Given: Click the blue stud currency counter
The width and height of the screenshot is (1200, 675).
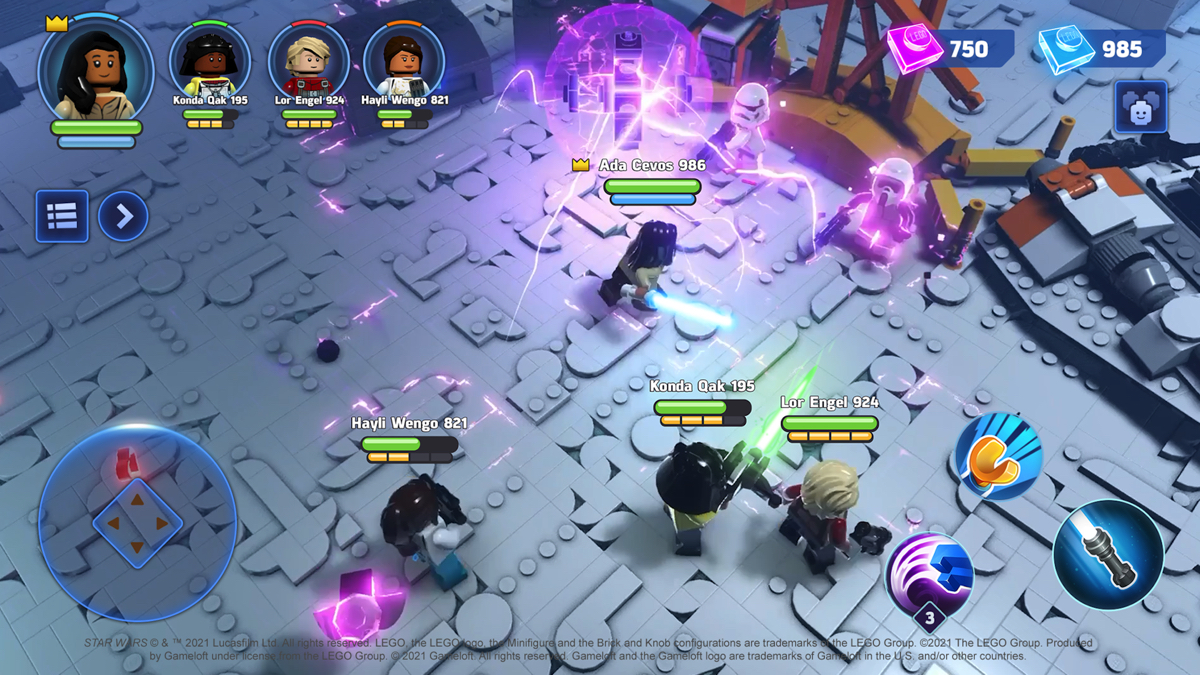Looking at the screenshot, I should coord(1102,48).
